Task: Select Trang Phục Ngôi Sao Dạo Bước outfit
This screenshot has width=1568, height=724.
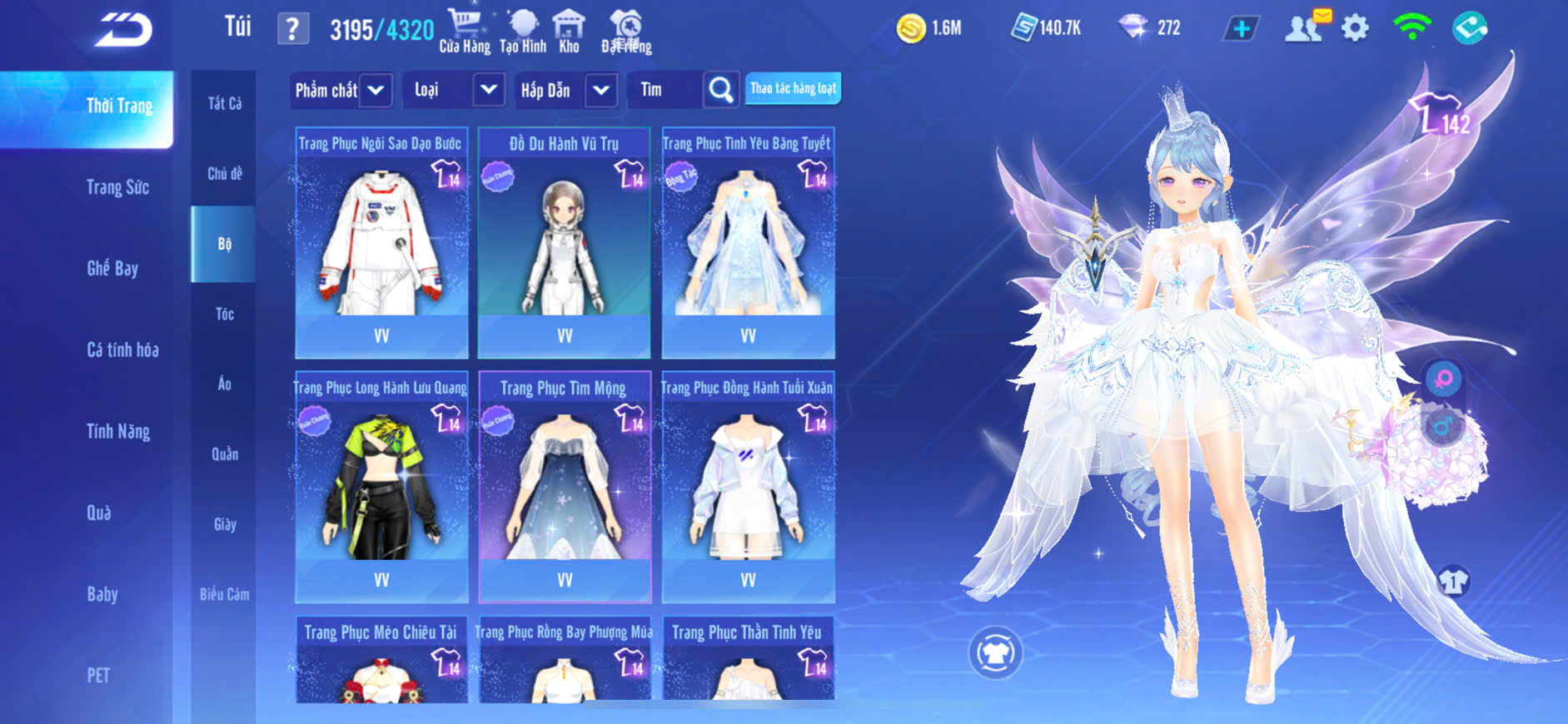Action: [x=381, y=242]
